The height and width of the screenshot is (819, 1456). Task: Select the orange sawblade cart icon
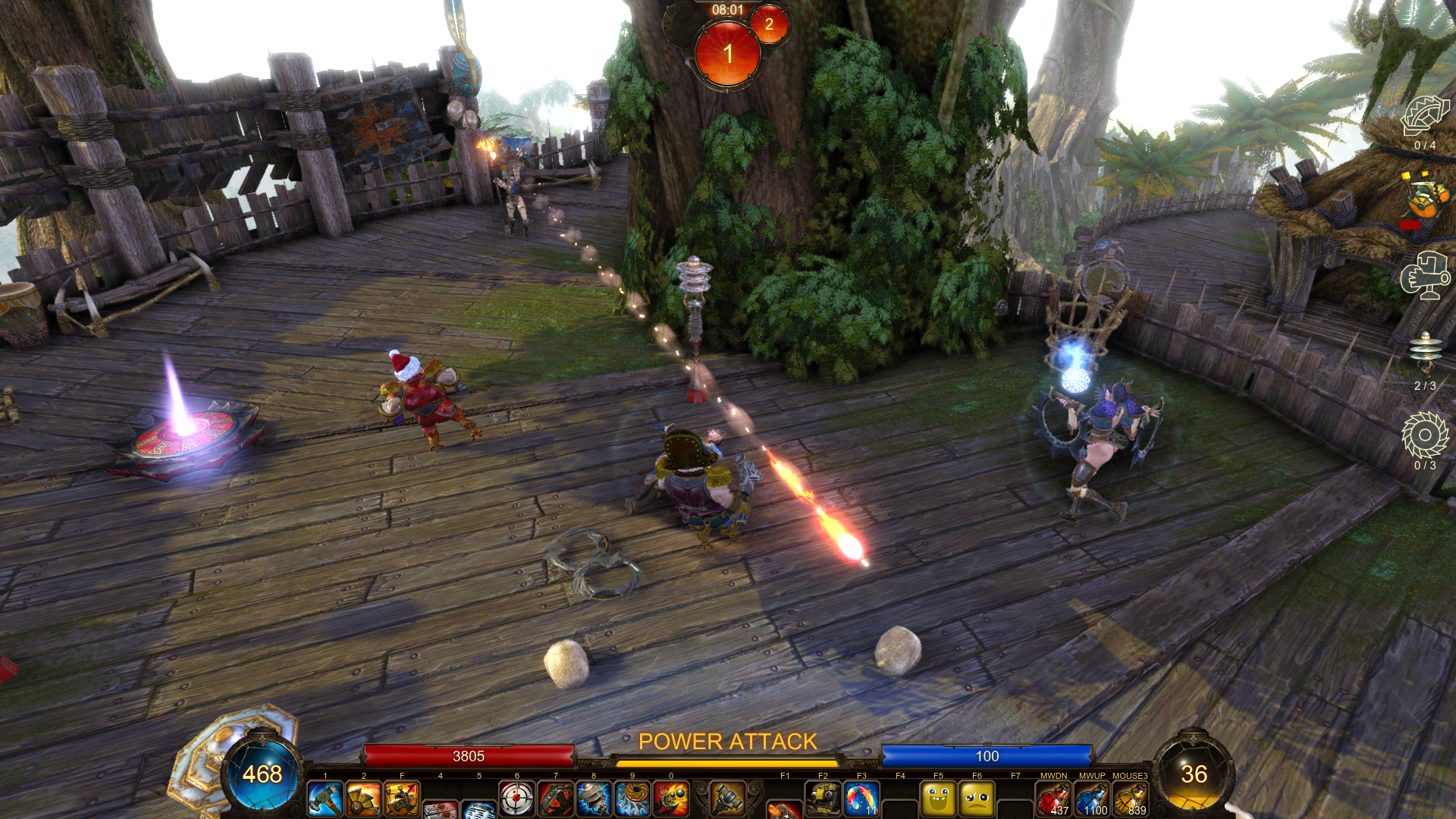[1423, 199]
